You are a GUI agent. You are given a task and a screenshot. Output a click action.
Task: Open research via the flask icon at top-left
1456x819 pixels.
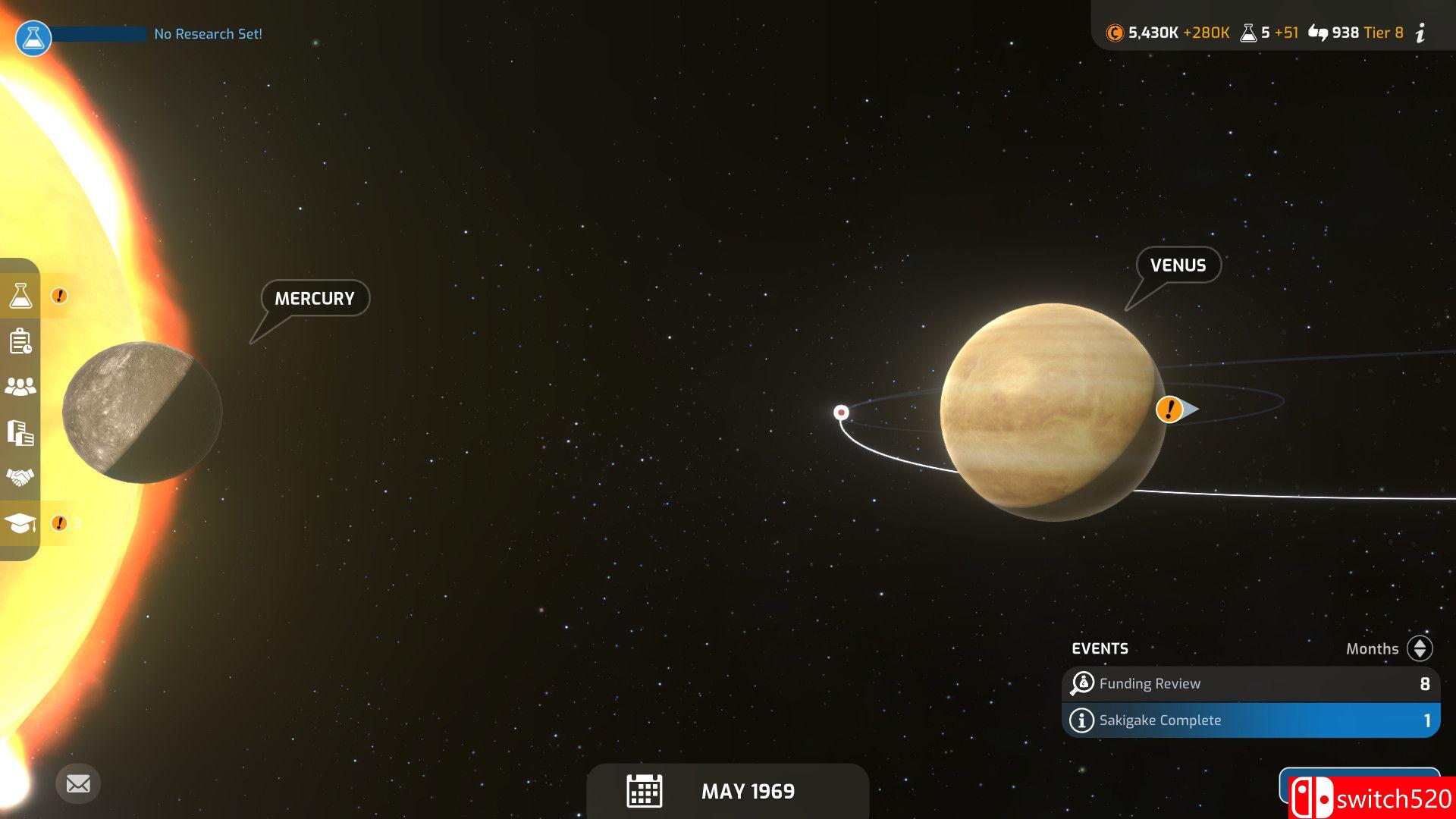(x=33, y=36)
